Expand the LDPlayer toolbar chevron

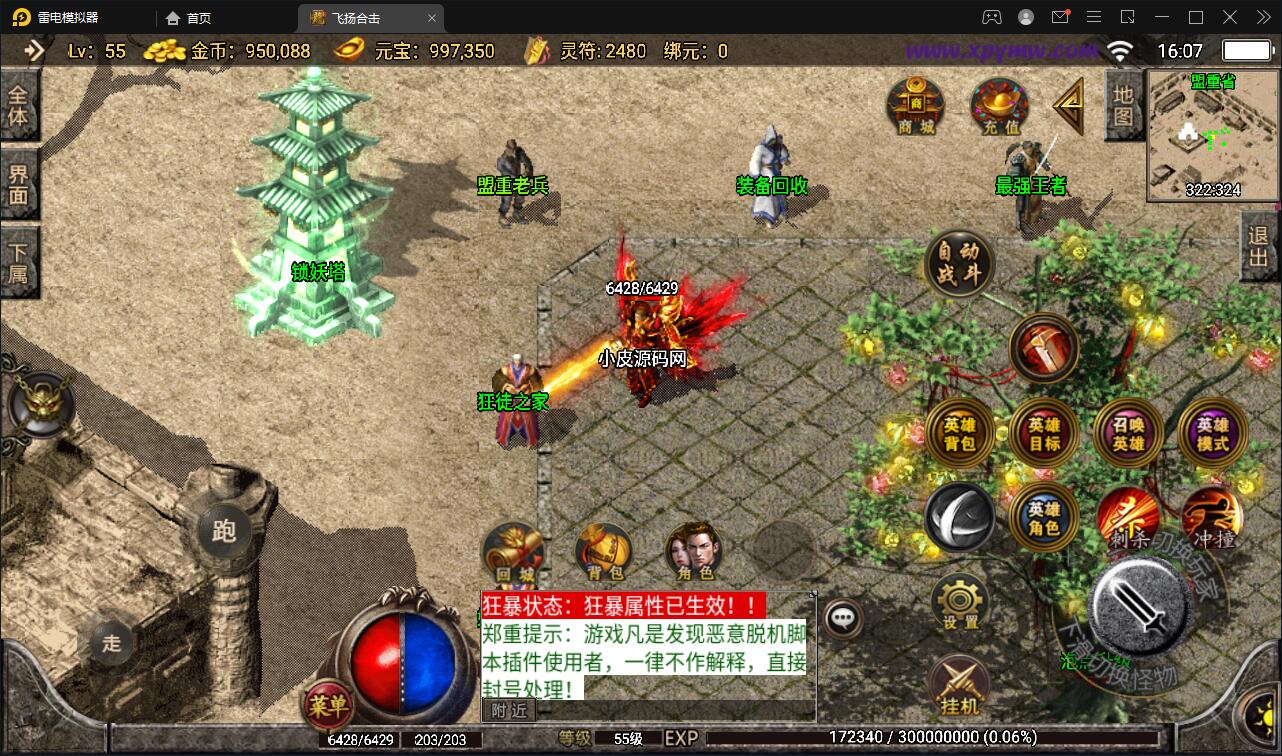(1262, 17)
